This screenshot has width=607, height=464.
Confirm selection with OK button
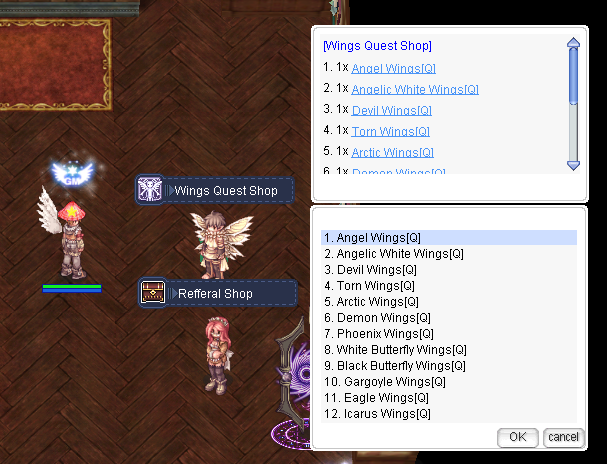point(517,437)
